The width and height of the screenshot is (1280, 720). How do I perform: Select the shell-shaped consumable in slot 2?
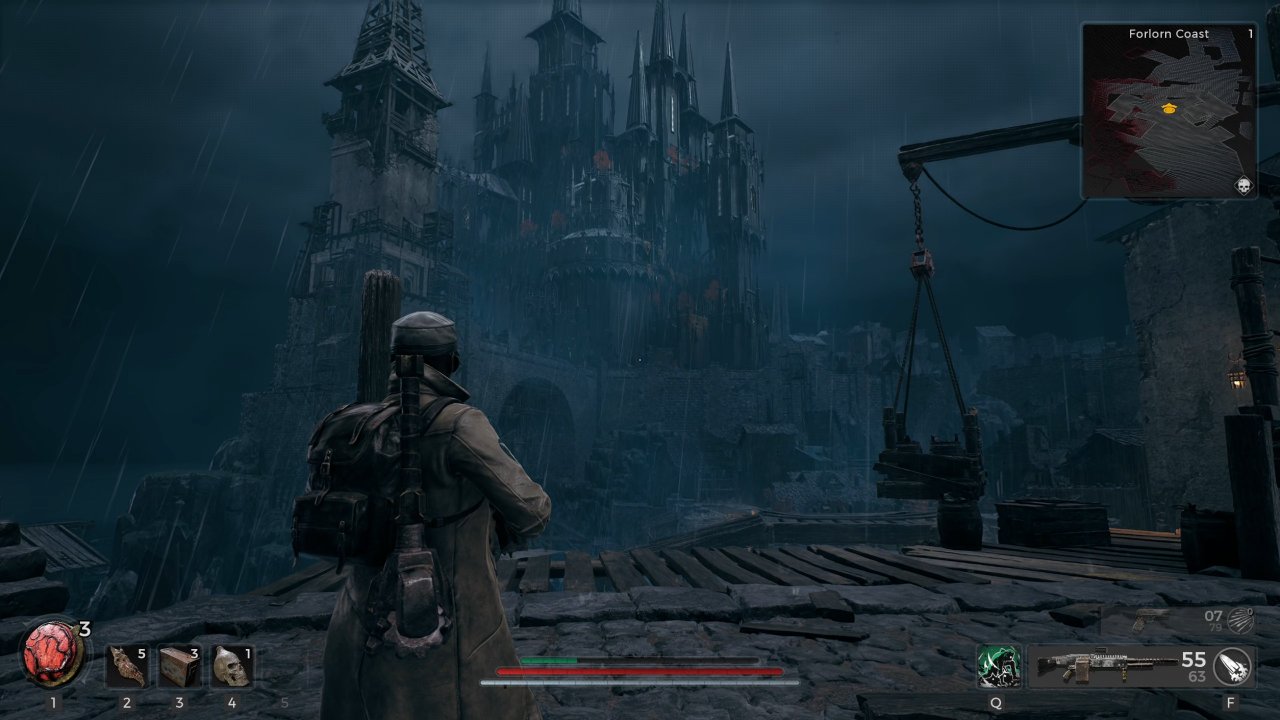(127, 667)
